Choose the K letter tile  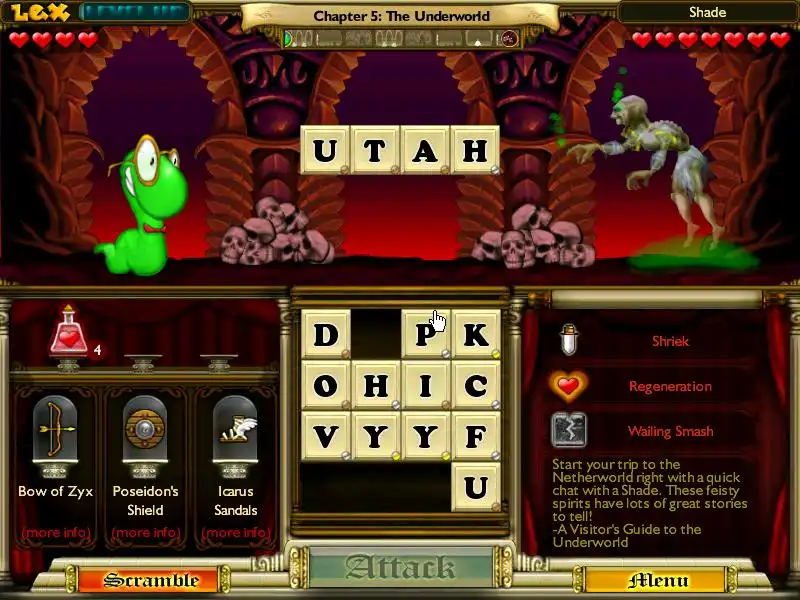(x=475, y=334)
